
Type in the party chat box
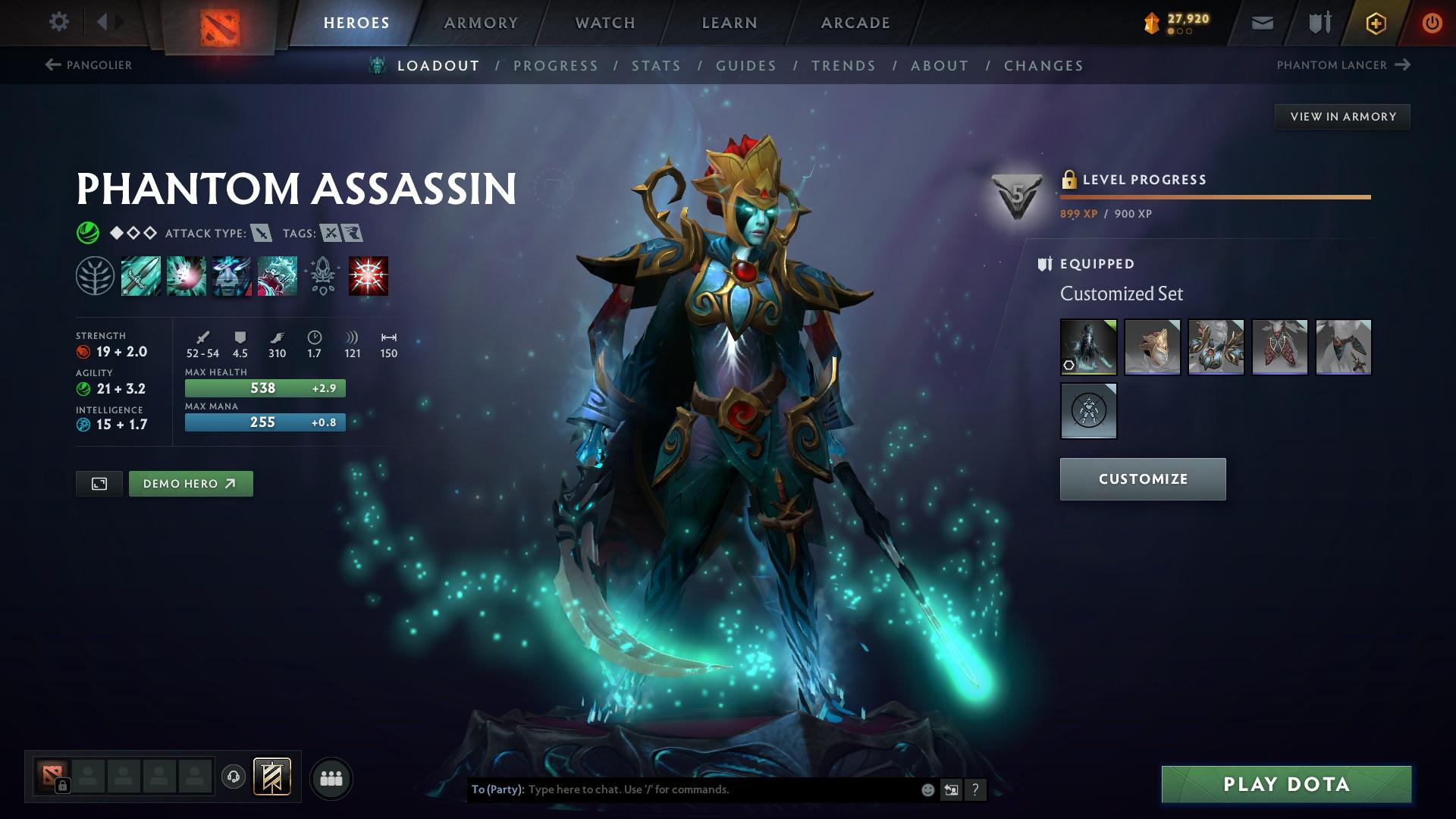720,789
